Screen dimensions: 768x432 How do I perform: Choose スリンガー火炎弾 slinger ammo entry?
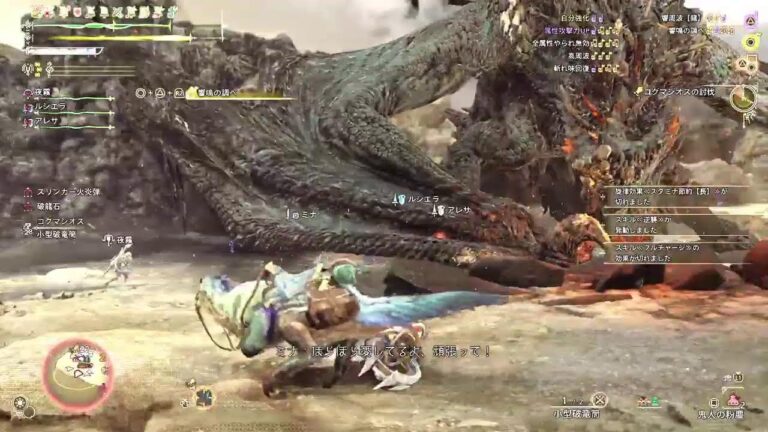click(x=68, y=191)
